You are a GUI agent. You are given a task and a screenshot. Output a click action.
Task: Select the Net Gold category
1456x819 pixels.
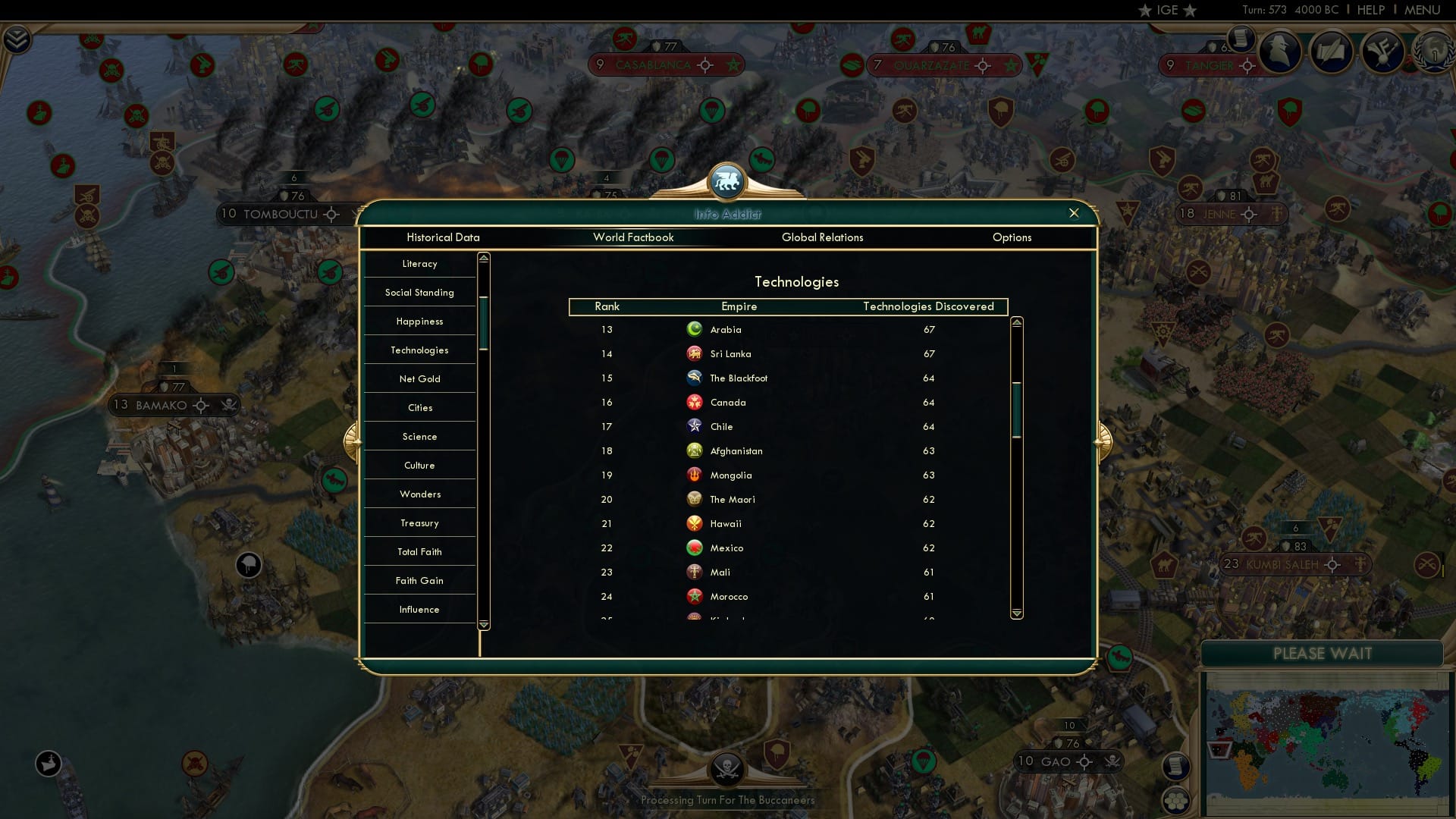point(419,378)
